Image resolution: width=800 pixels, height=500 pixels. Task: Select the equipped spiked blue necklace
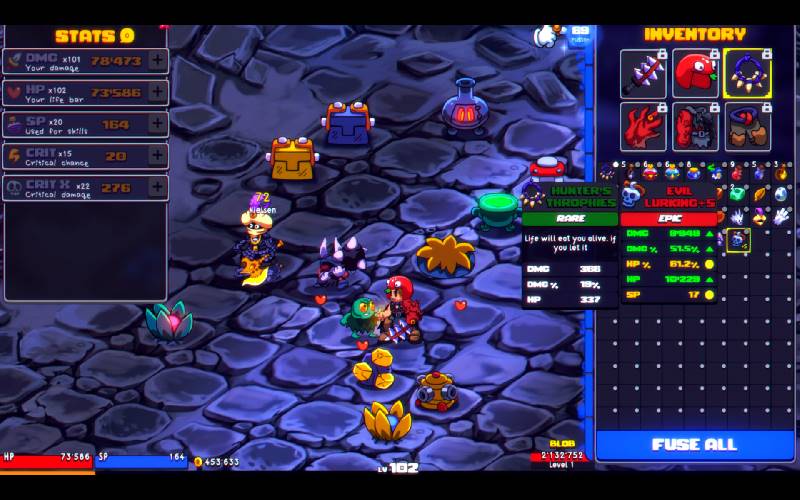tap(747, 73)
